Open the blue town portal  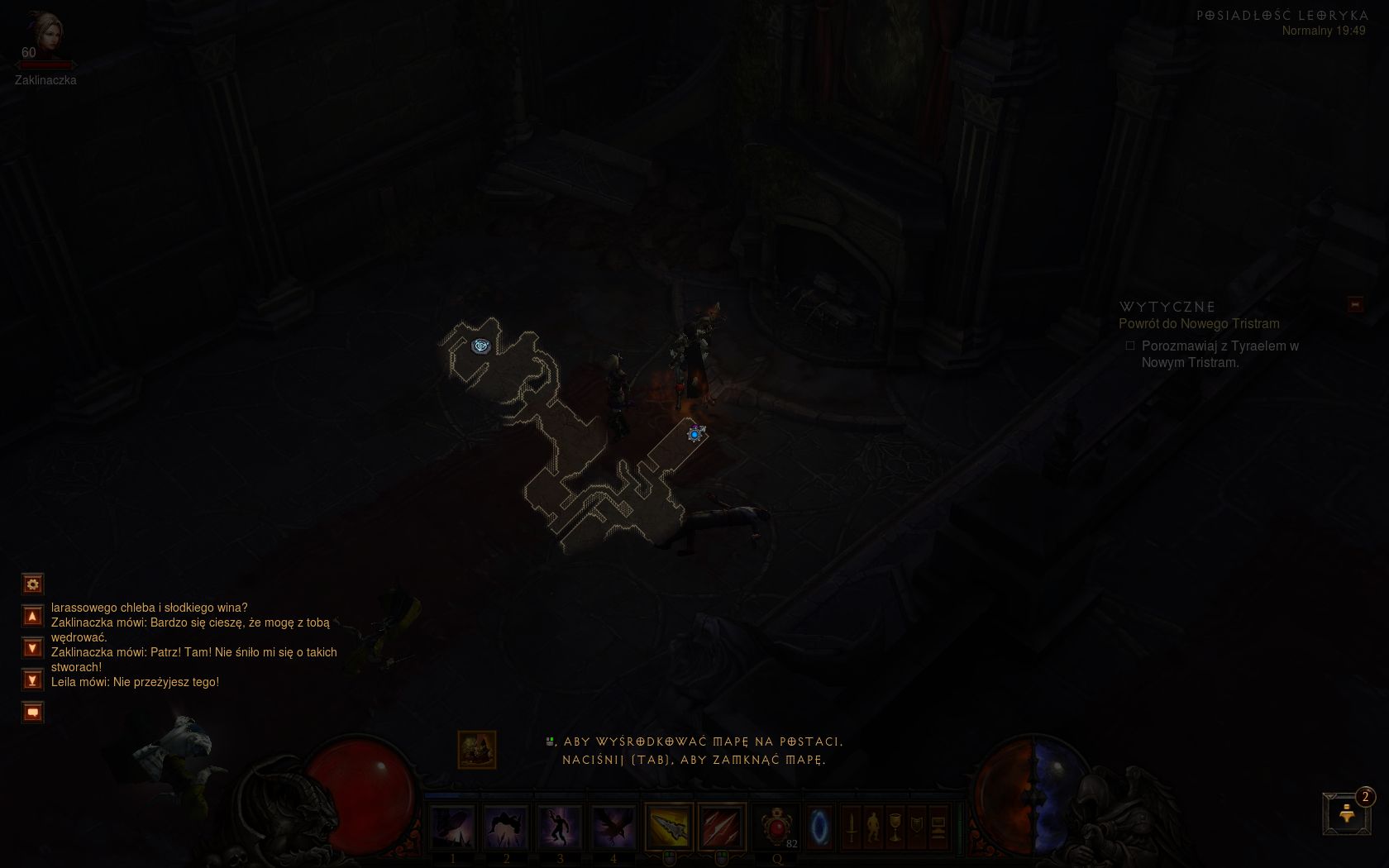click(x=819, y=827)
